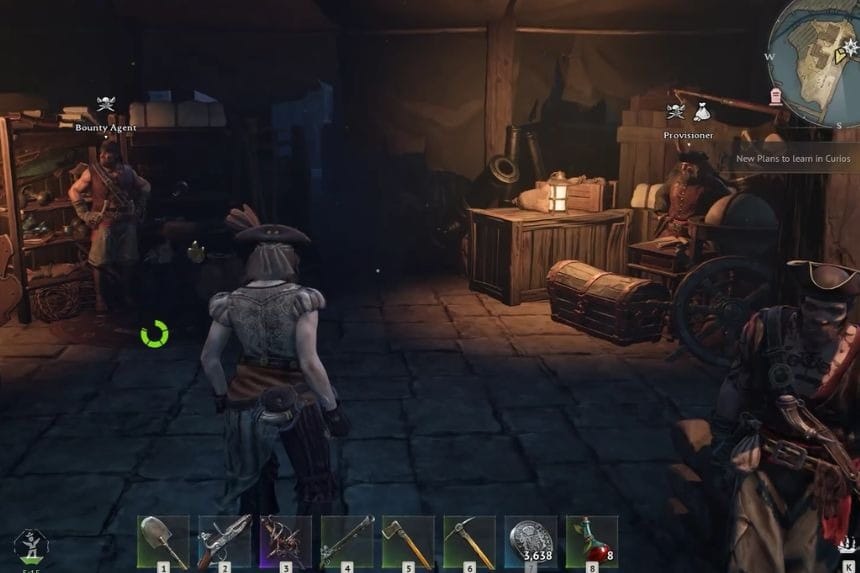Click the New Plans to learn in Curios notification
Screen dimensions: 860x573
click(x=794, y=158)
